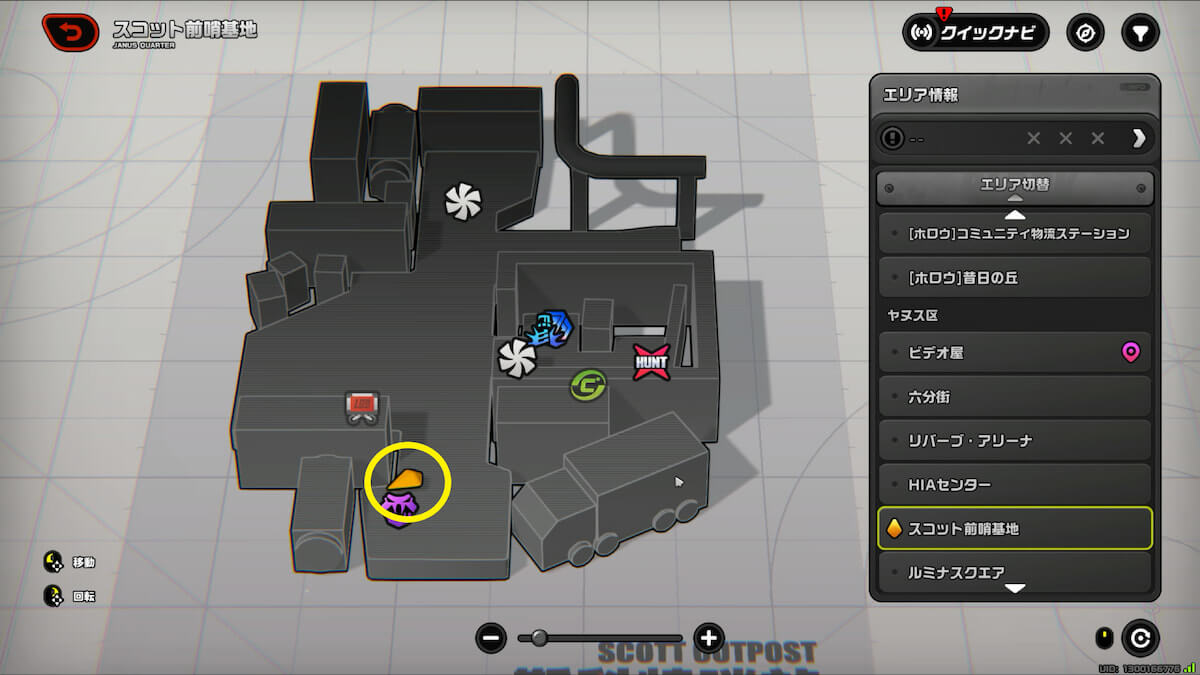
Task: Select the HUNT marker on the map
Action: click(x=650, y=361)
